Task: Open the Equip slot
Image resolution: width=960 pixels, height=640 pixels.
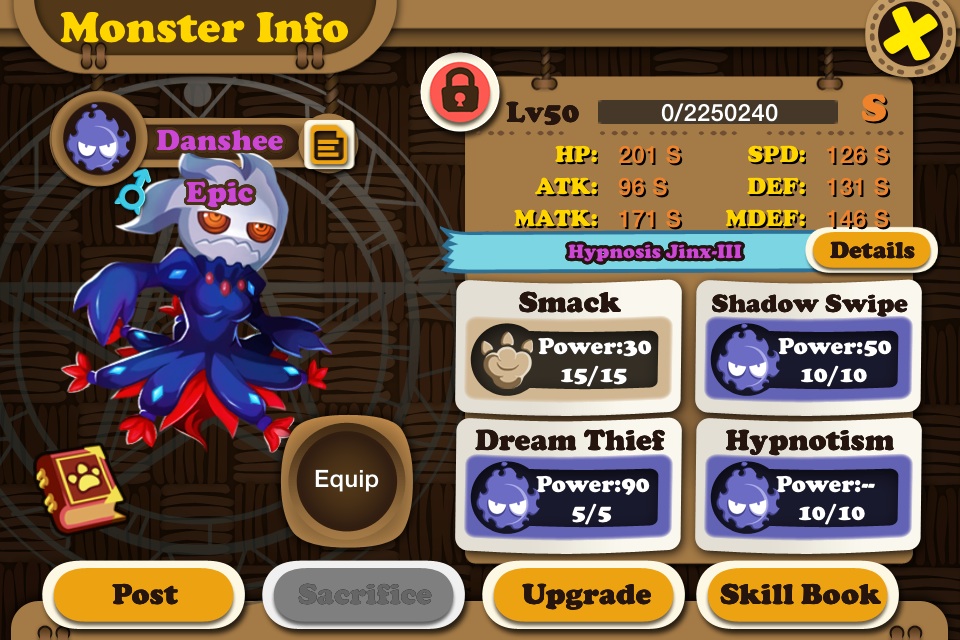Action: 346,479
